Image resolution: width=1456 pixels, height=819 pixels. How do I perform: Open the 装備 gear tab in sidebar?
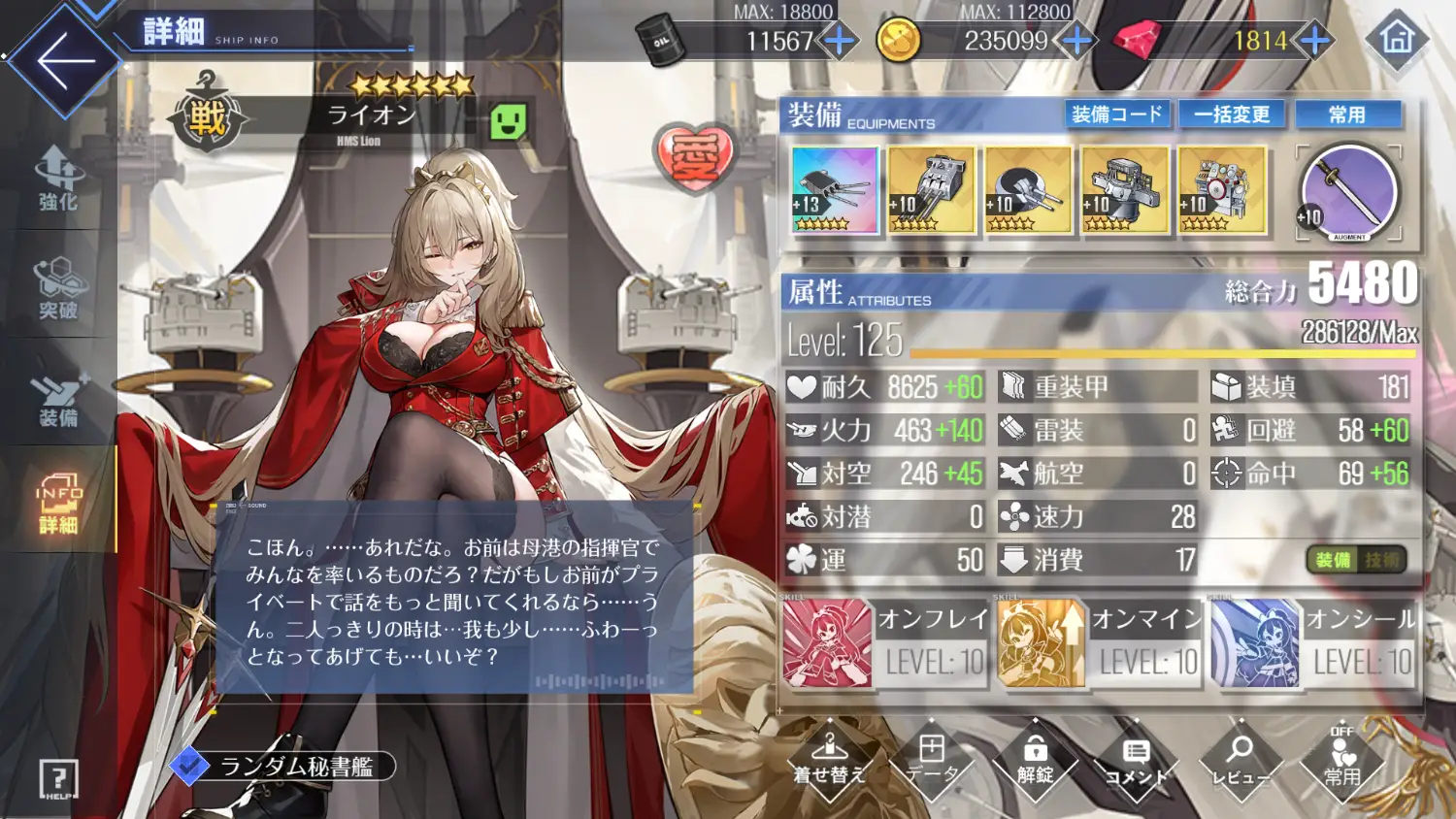58,397
